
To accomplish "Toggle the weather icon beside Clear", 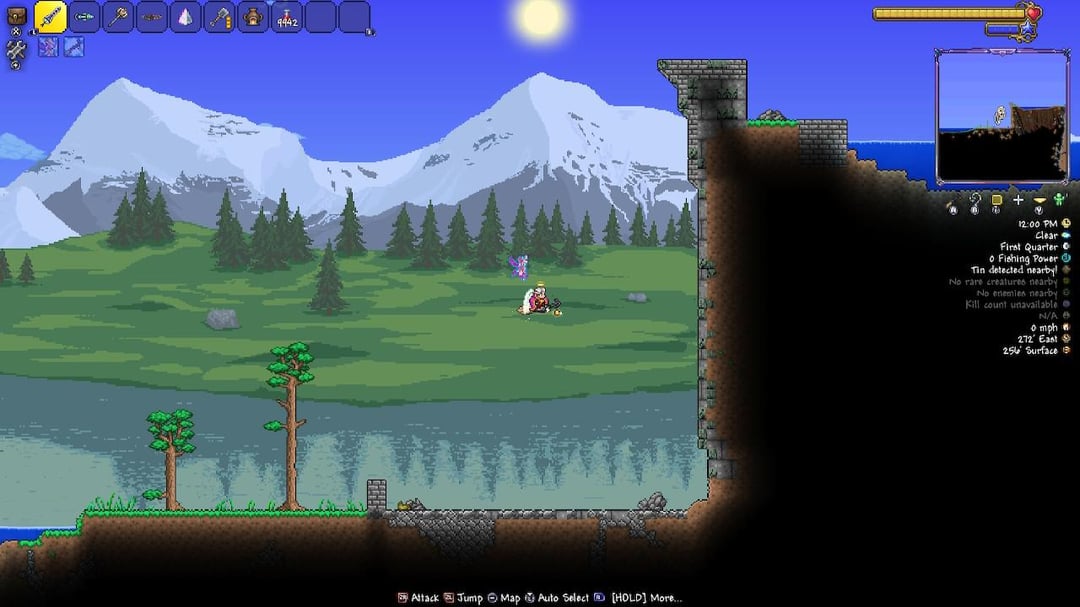I will [1066, 235].
